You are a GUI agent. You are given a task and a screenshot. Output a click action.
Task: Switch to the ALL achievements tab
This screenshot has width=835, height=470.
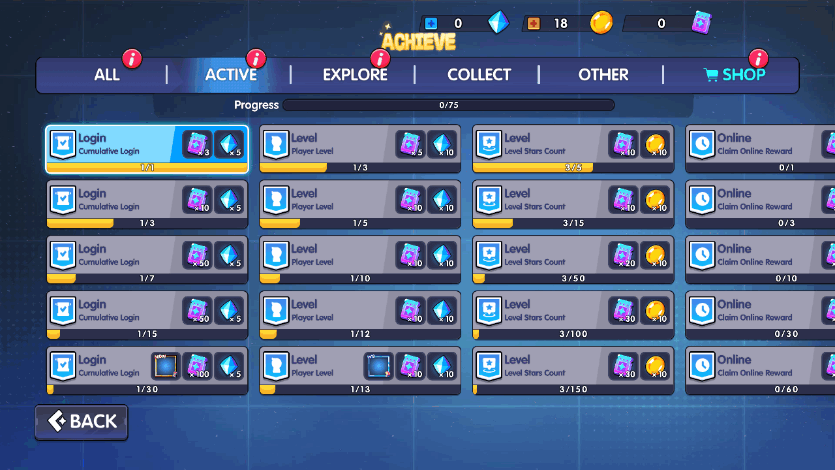pos(107,75)
